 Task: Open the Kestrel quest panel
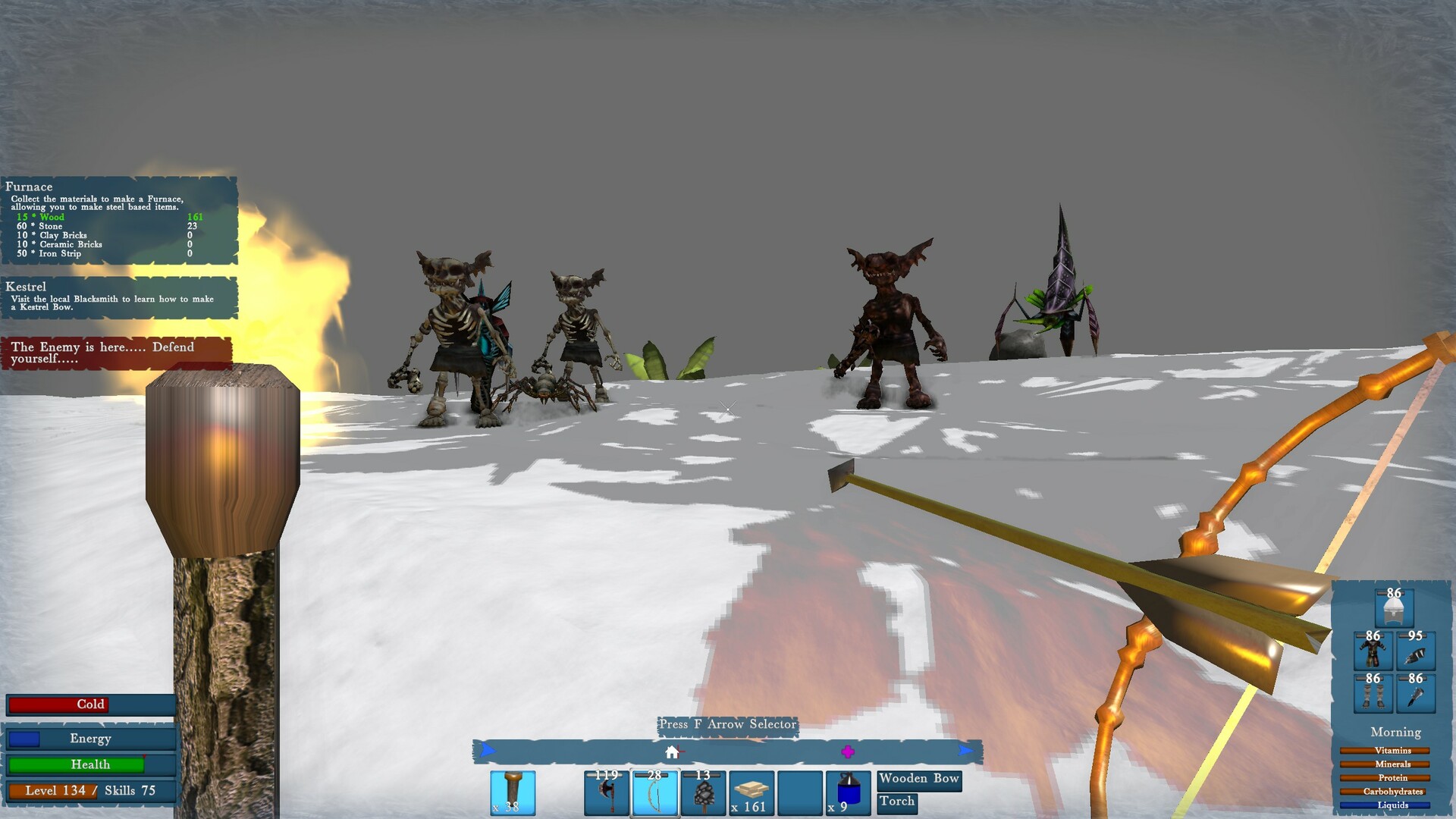(x=120, y=297)
